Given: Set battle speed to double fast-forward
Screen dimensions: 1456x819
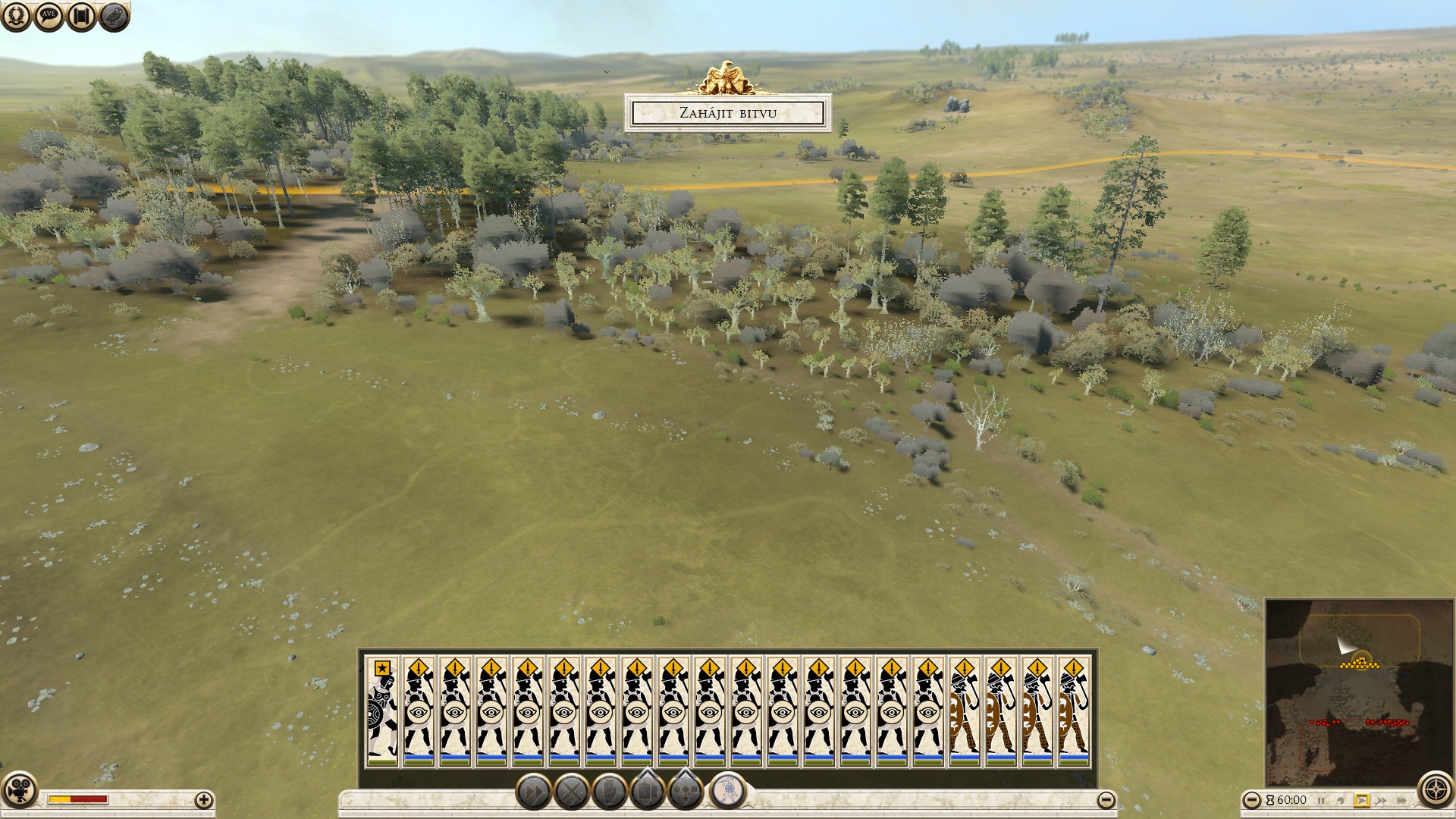Looking at the screenshot, I should [x=1382, y=800].
